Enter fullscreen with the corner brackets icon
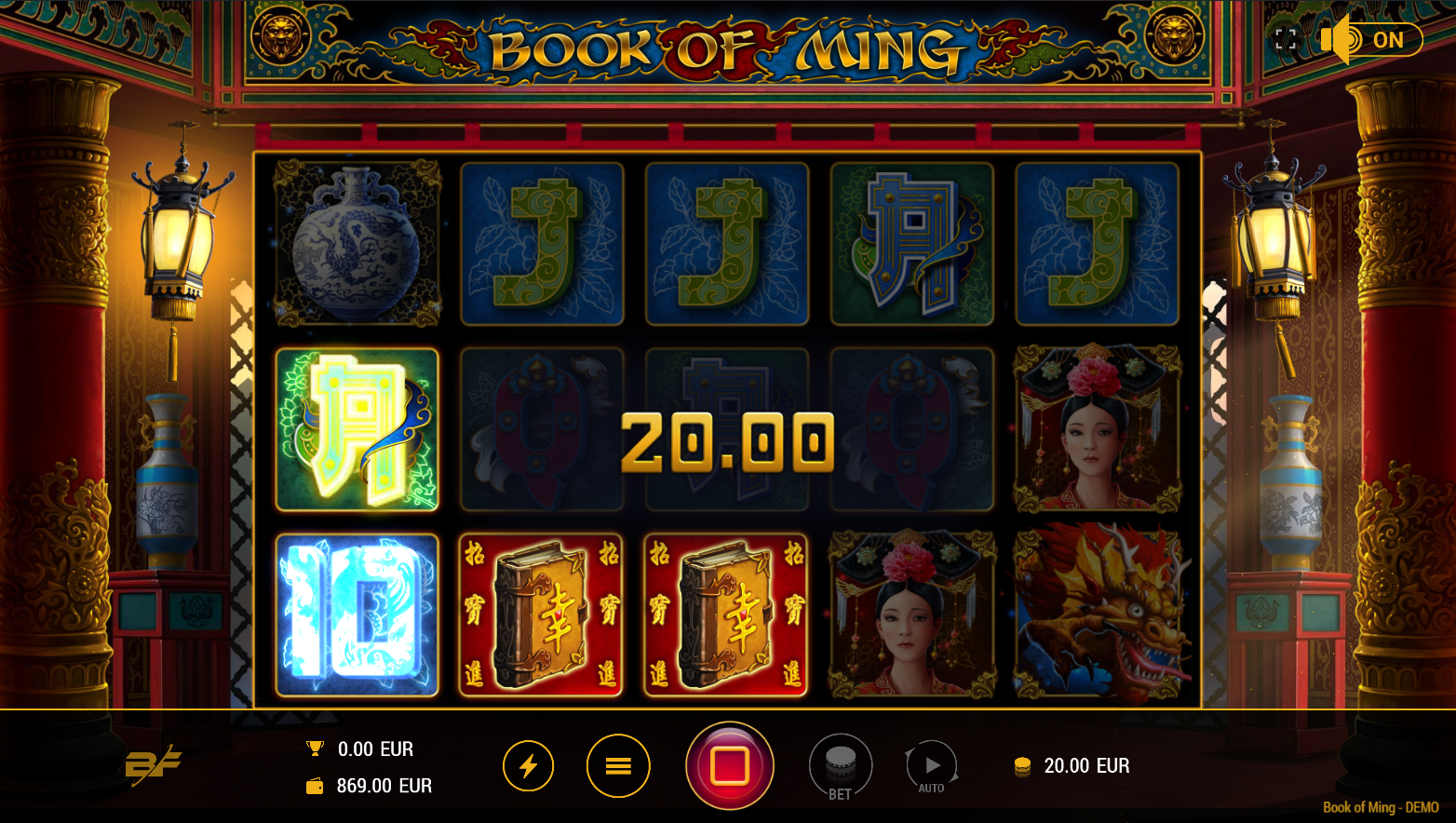The image size is (1456, 823). pyautogui.click(x=1286, y=39)
